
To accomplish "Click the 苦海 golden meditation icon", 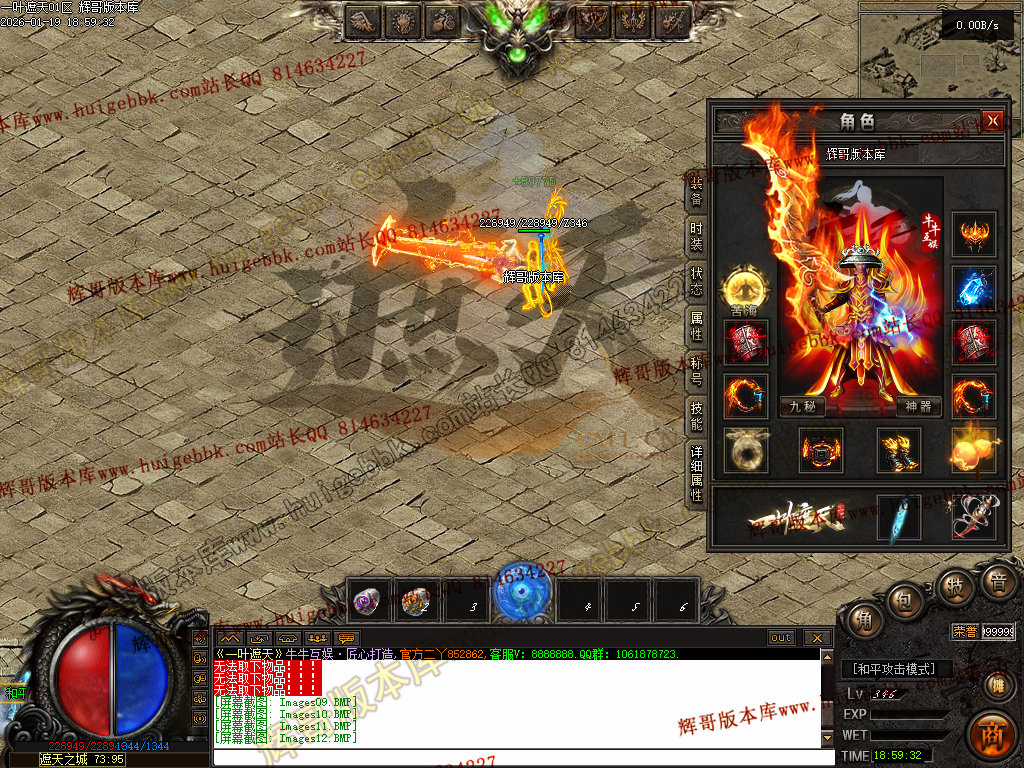I will pyautogui.click(x=745, y=289).
